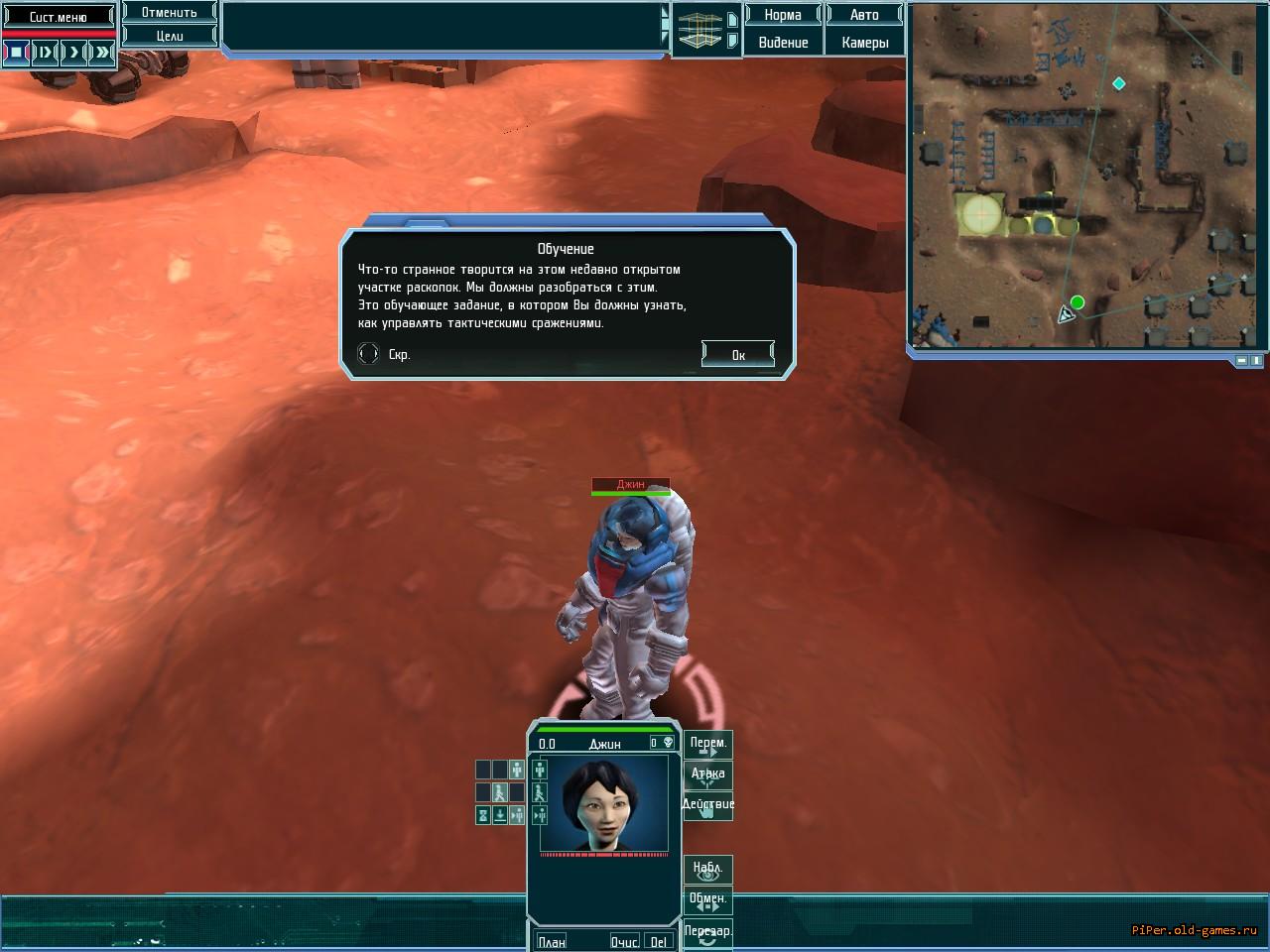
Task: Choose the Атака attack command
Action: pyautogui.click(x=708, y=775)
